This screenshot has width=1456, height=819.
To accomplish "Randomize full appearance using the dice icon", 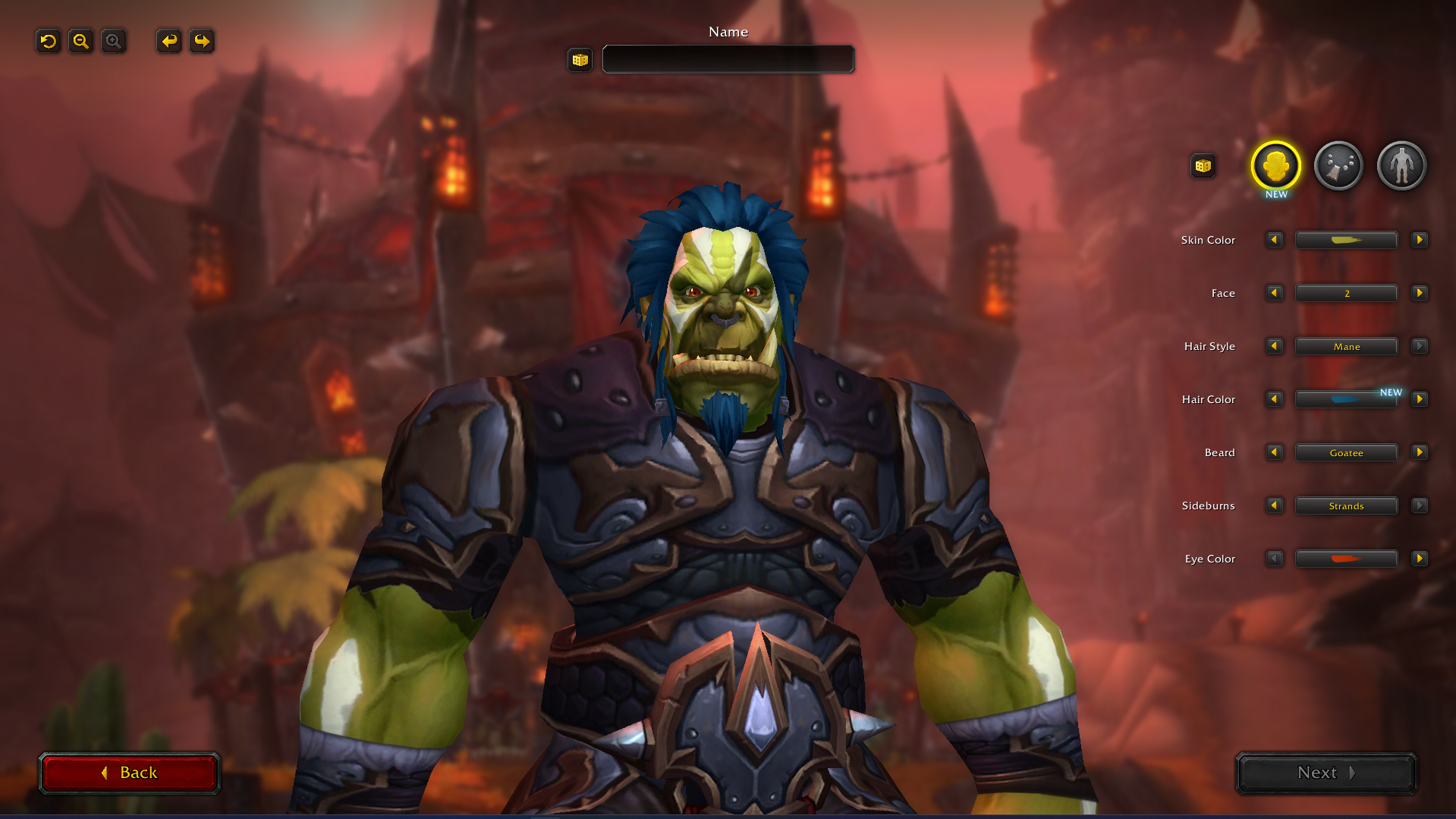I will (x=1203, y=165).
